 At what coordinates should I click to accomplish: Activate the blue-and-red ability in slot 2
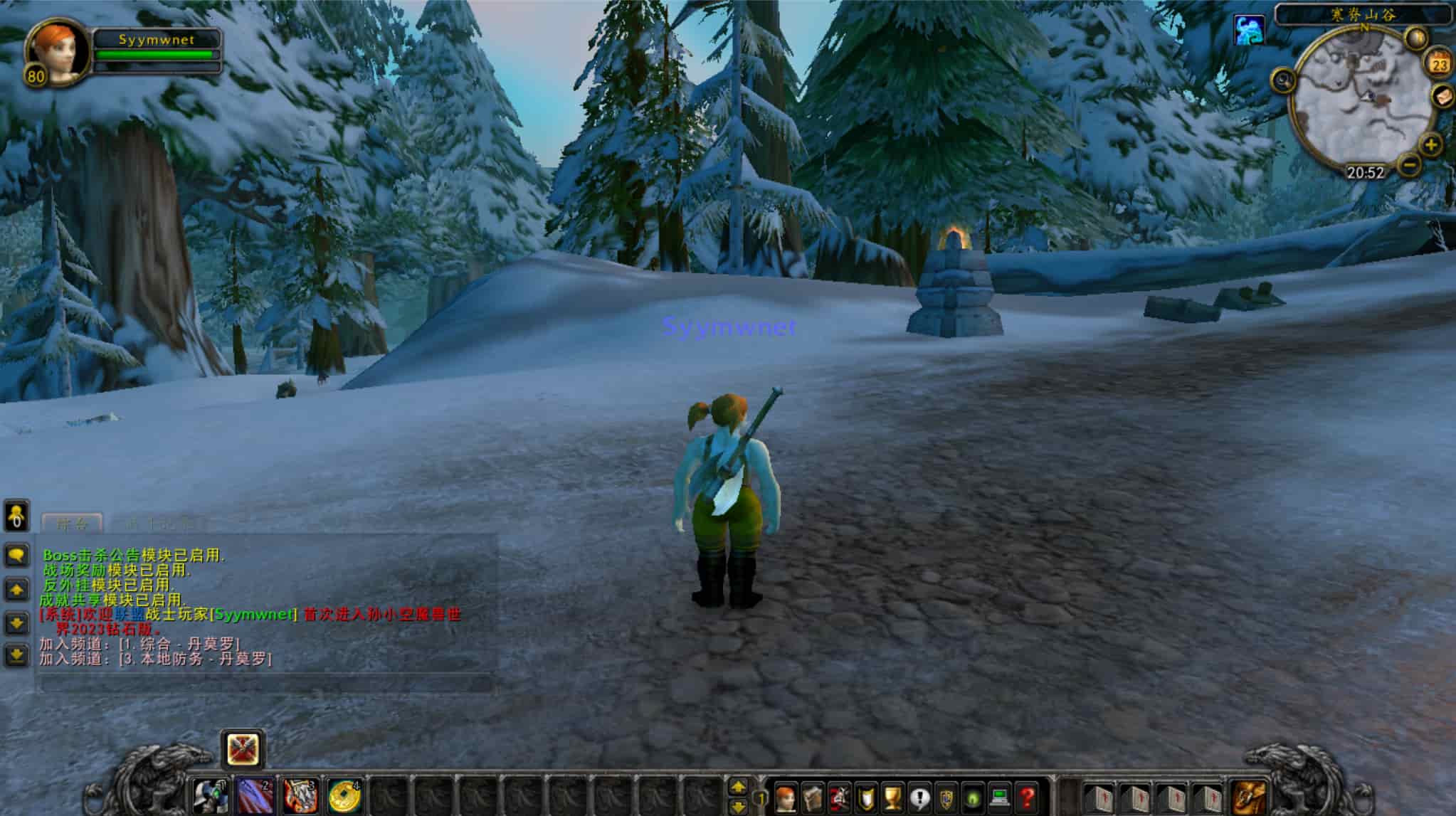click(x=255, y=796)
